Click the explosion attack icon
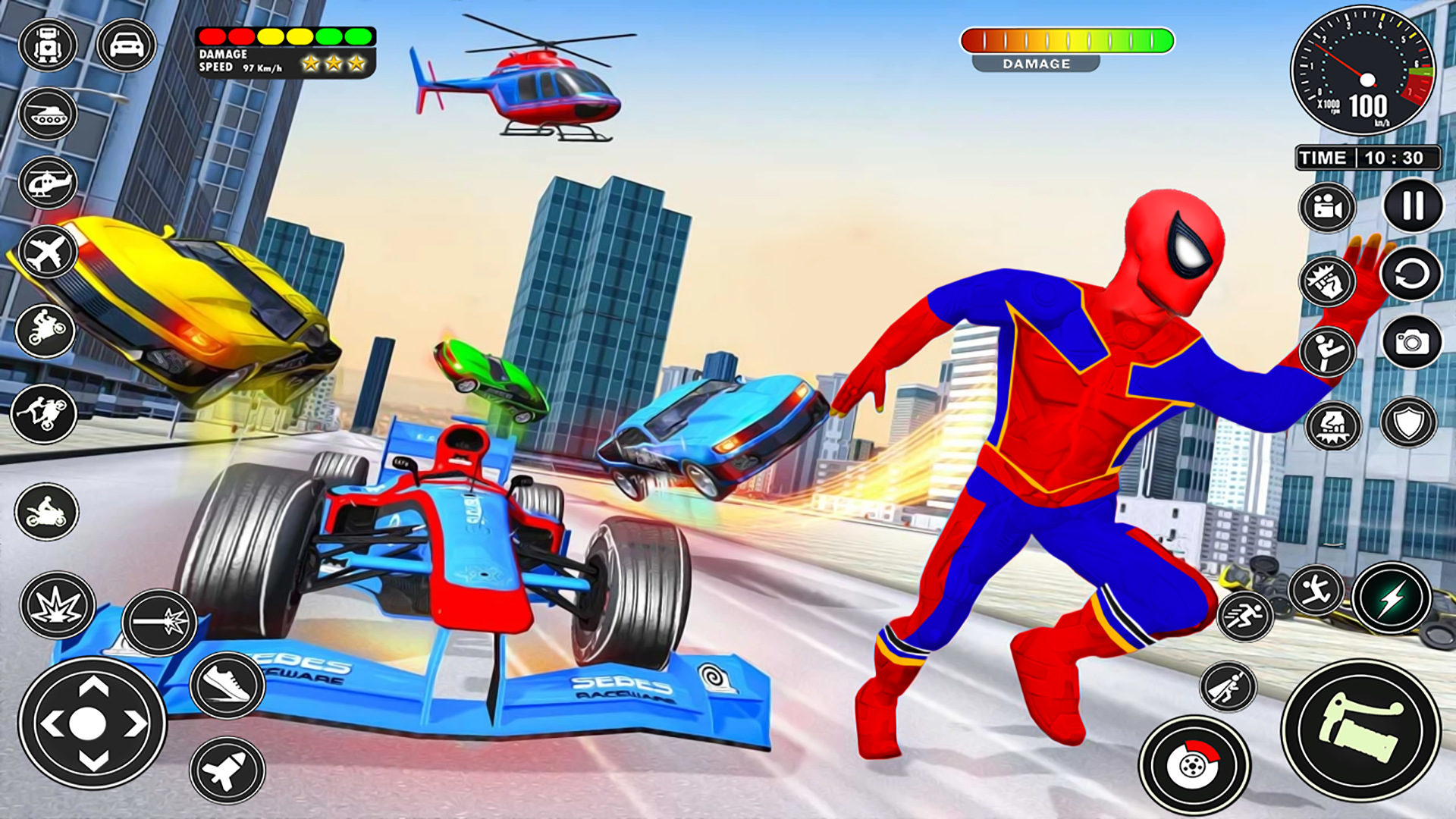This screenshot has height=819, width=1456. click(58, 605)
